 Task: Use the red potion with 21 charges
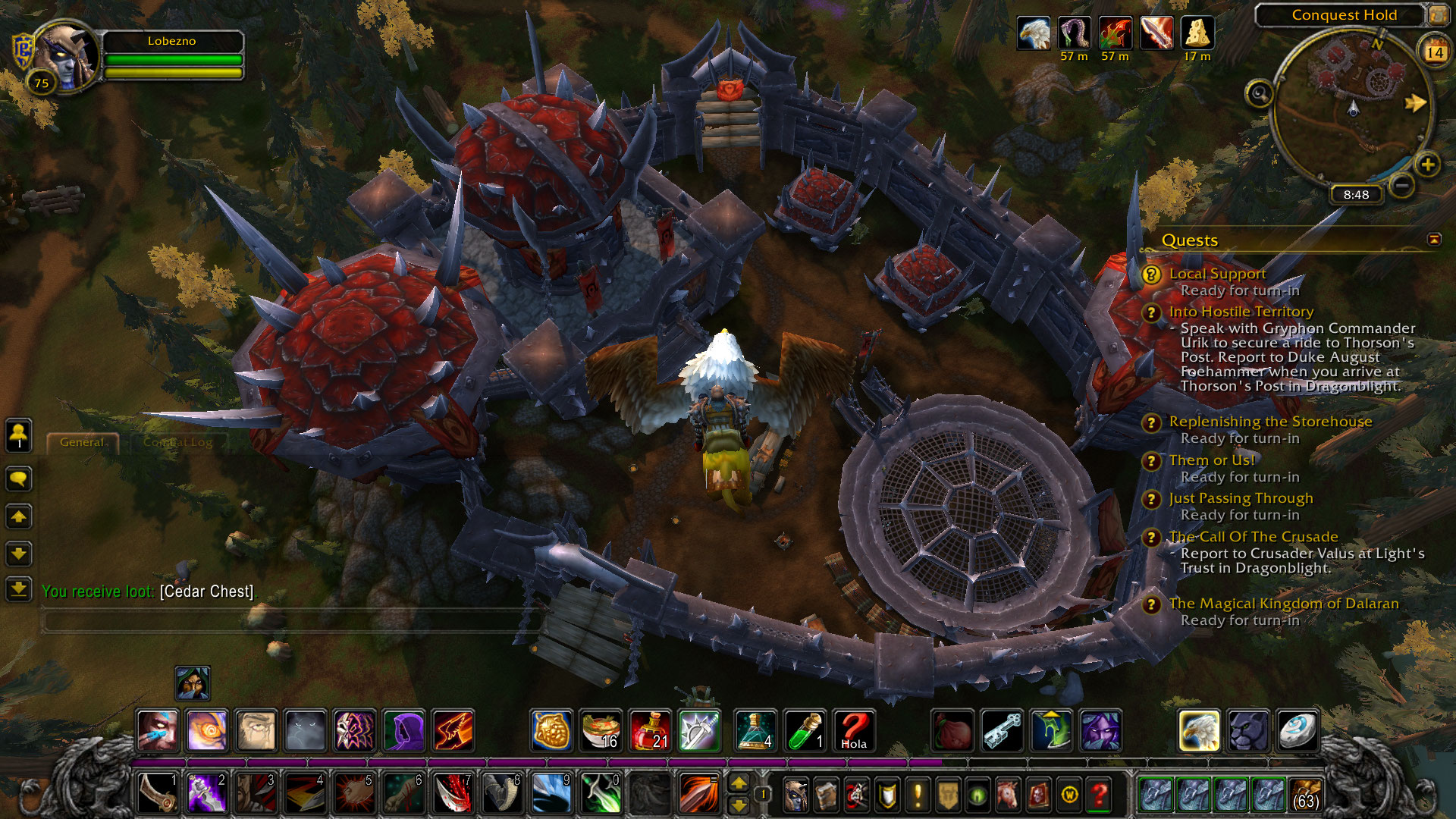[649, 730]
